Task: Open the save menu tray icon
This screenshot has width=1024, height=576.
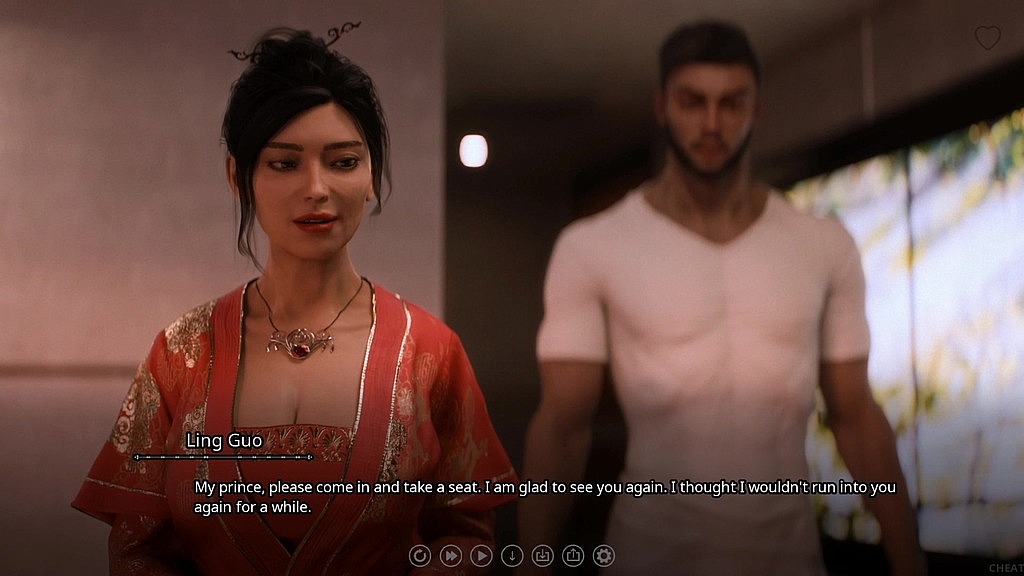Action: (542, 555)
